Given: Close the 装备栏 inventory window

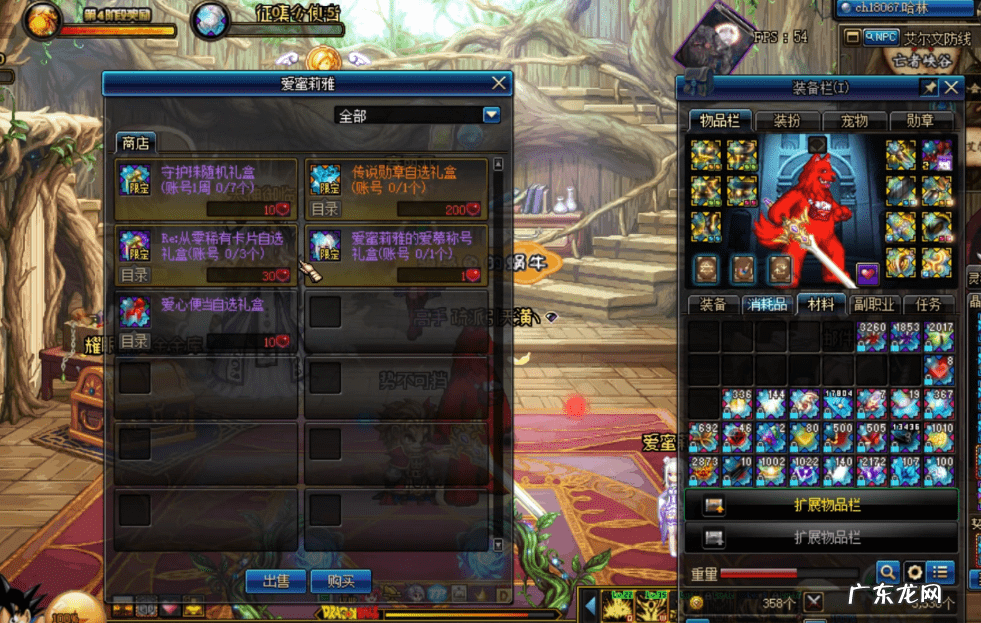Looking at the screenshot, I should pos(950,87).
